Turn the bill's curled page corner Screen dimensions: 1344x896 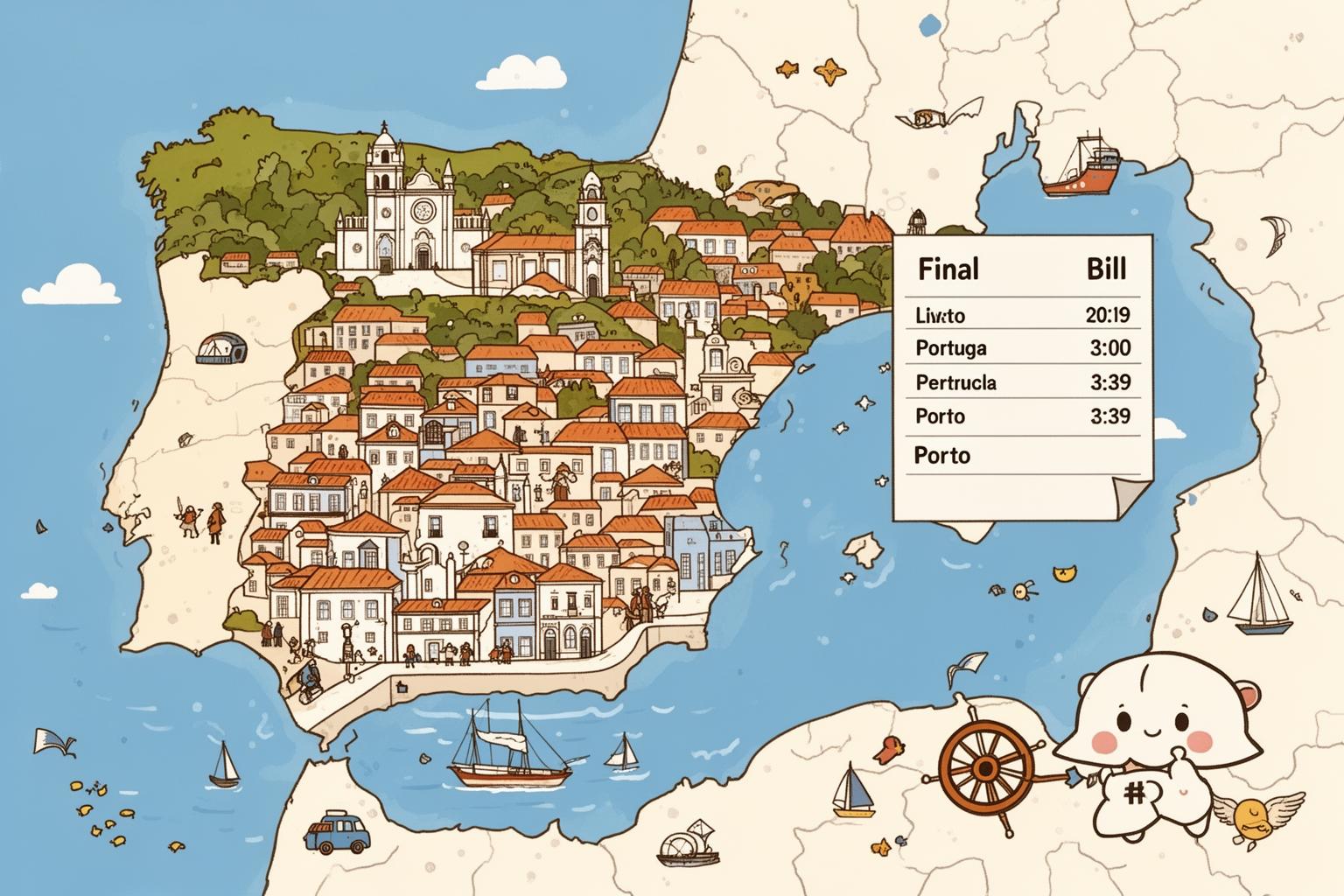coord(1127,499)
